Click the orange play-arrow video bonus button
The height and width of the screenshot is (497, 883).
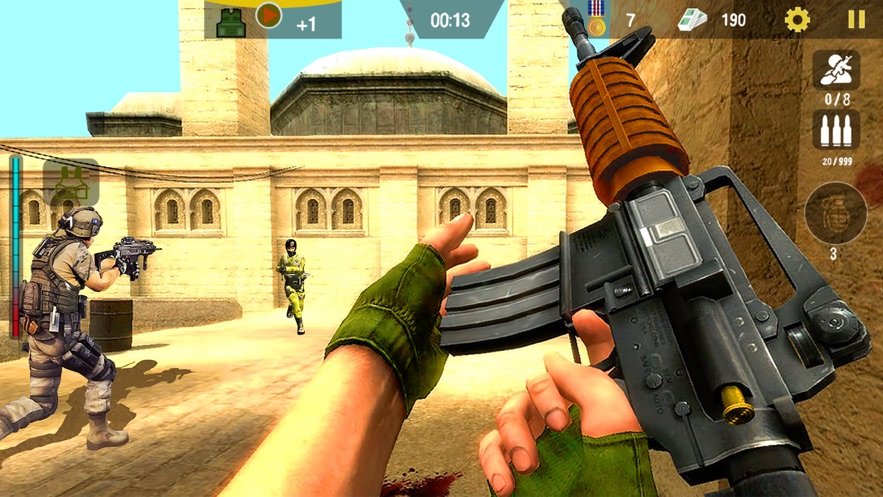tap(269, 15)
